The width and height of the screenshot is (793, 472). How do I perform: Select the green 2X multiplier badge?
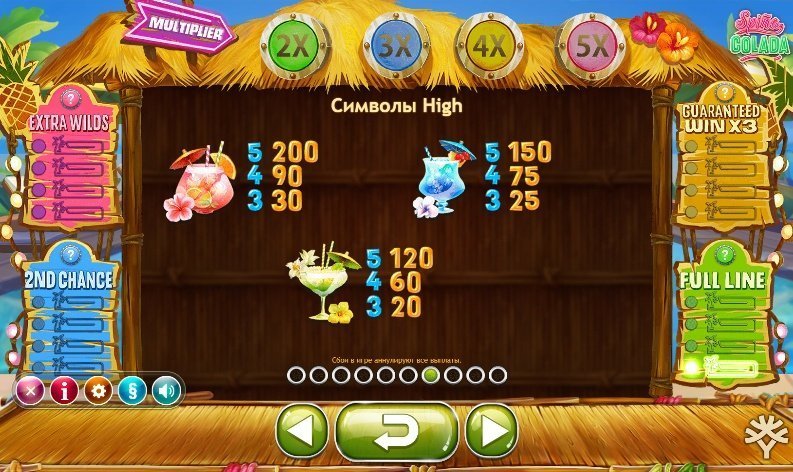tap(290, 45)
